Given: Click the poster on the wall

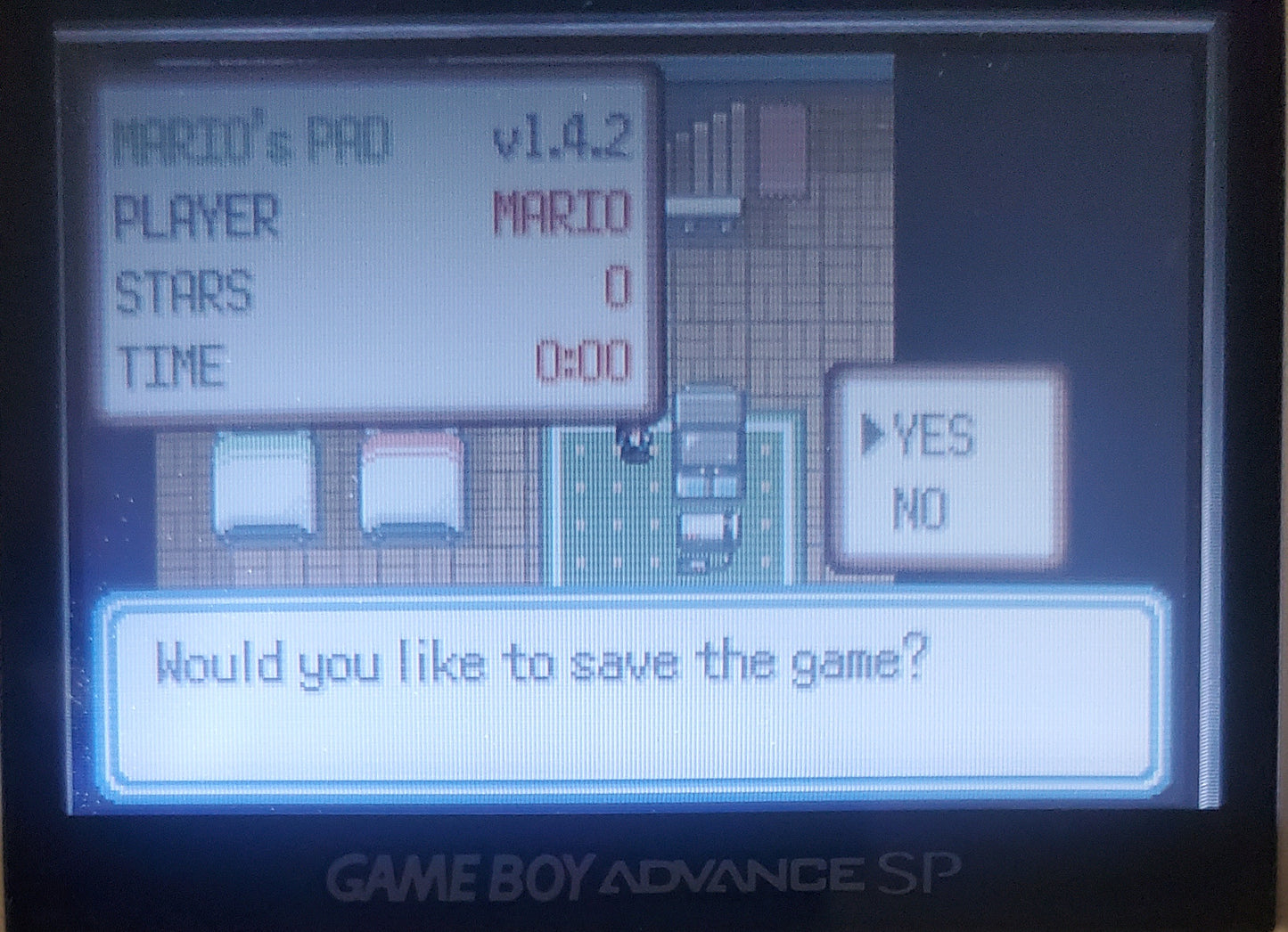Looking at the screenshot, I should (784, 151).
